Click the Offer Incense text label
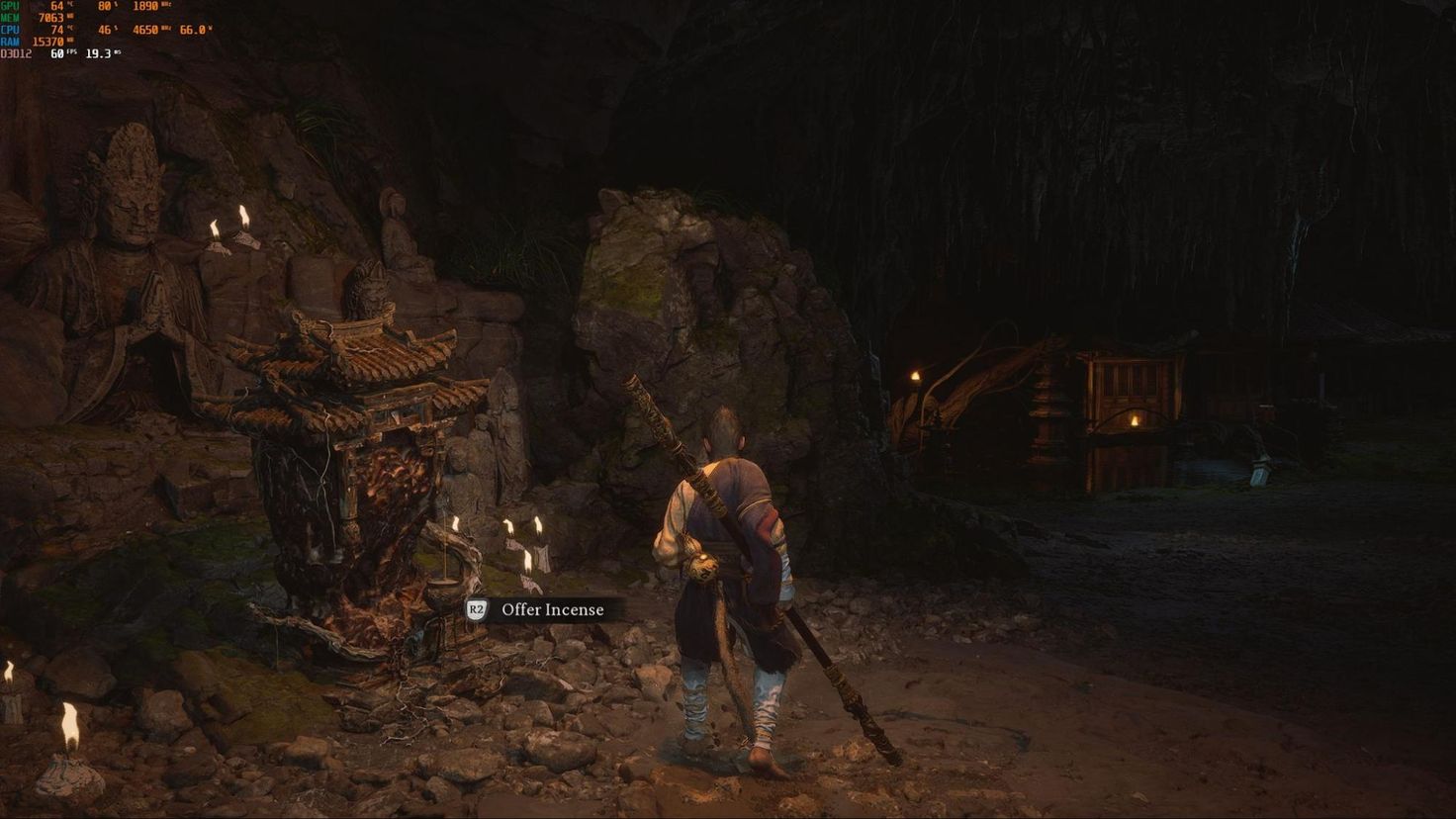The width and height of the screenshot is (1456, 819). click(552, 609)
